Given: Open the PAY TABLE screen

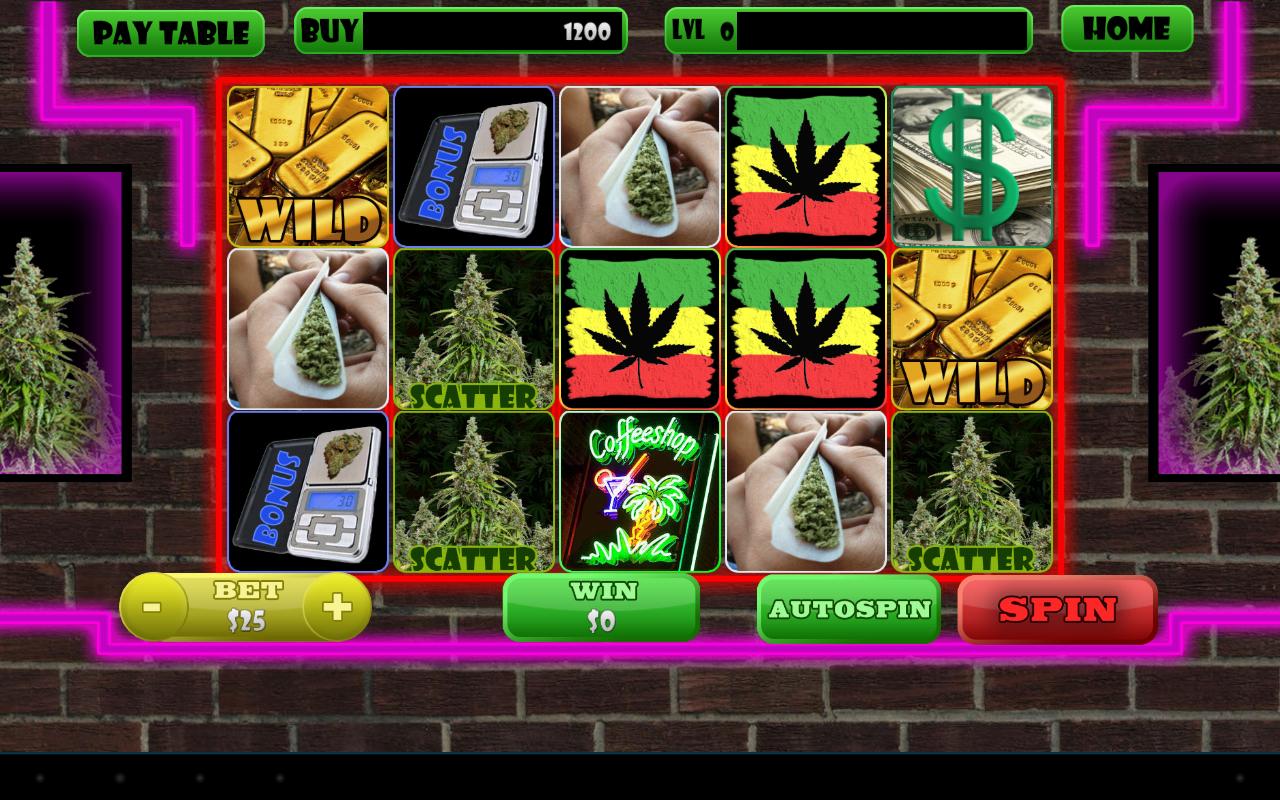Looking at the screenshot, I should (170, 31).
